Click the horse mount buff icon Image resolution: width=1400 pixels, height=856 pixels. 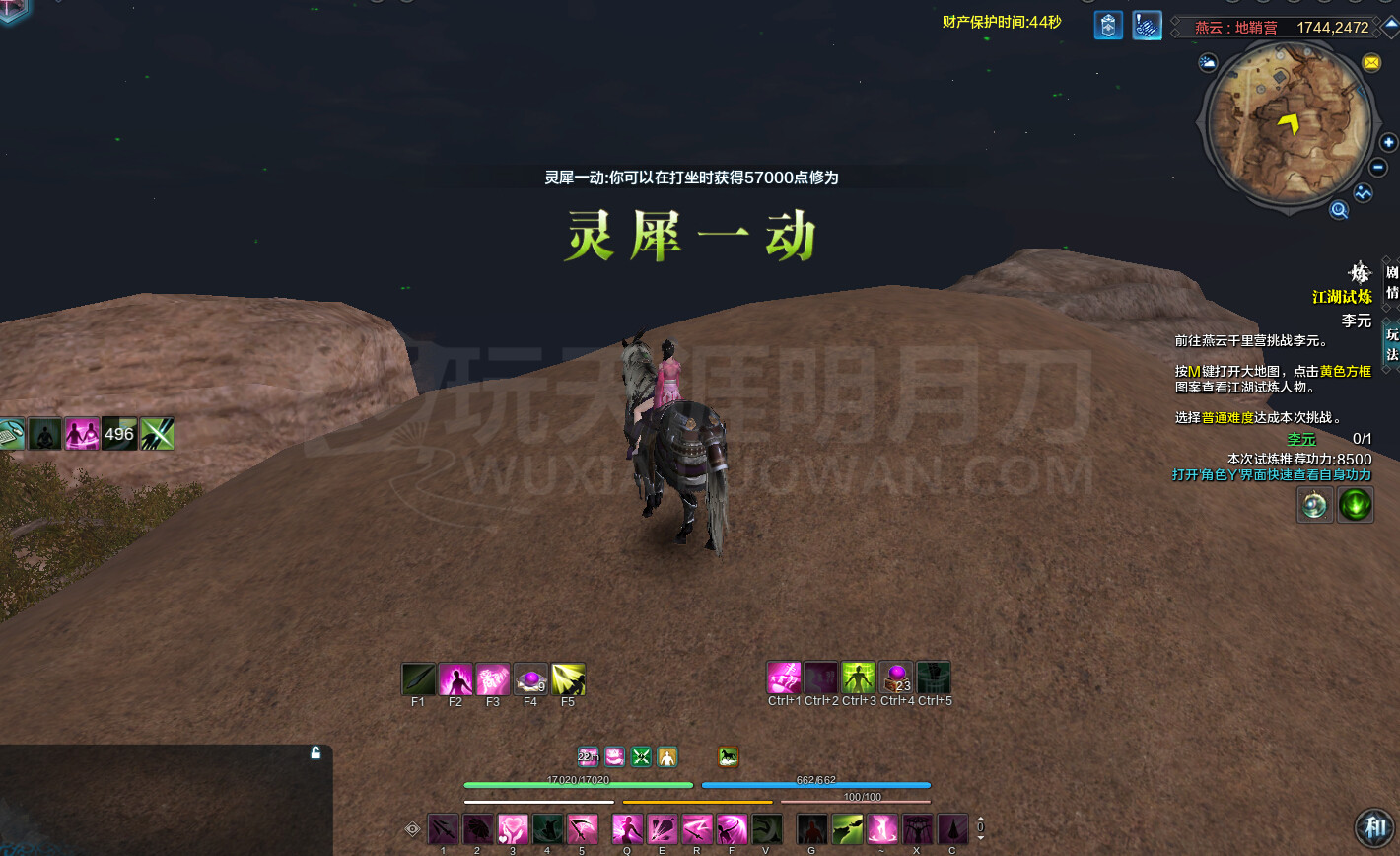(728, 757)
